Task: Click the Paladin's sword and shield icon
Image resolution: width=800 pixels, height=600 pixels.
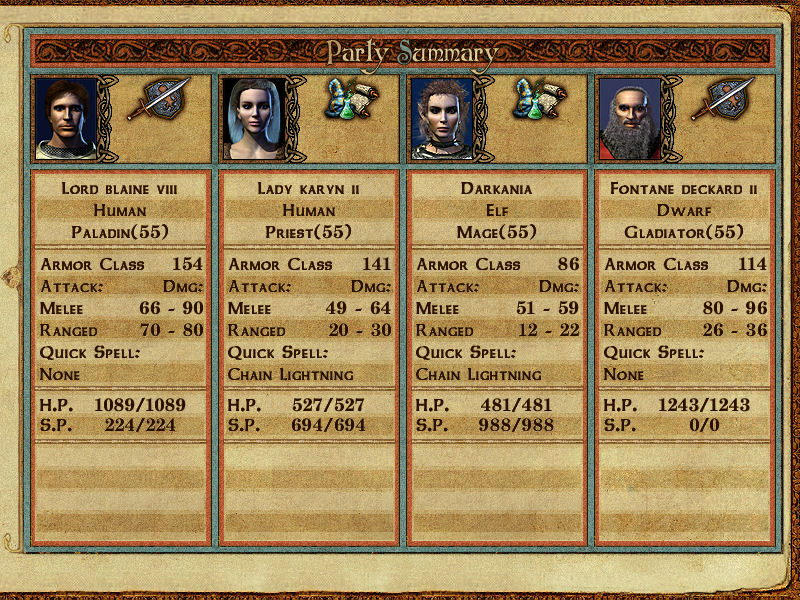Action: click(156, 100)
